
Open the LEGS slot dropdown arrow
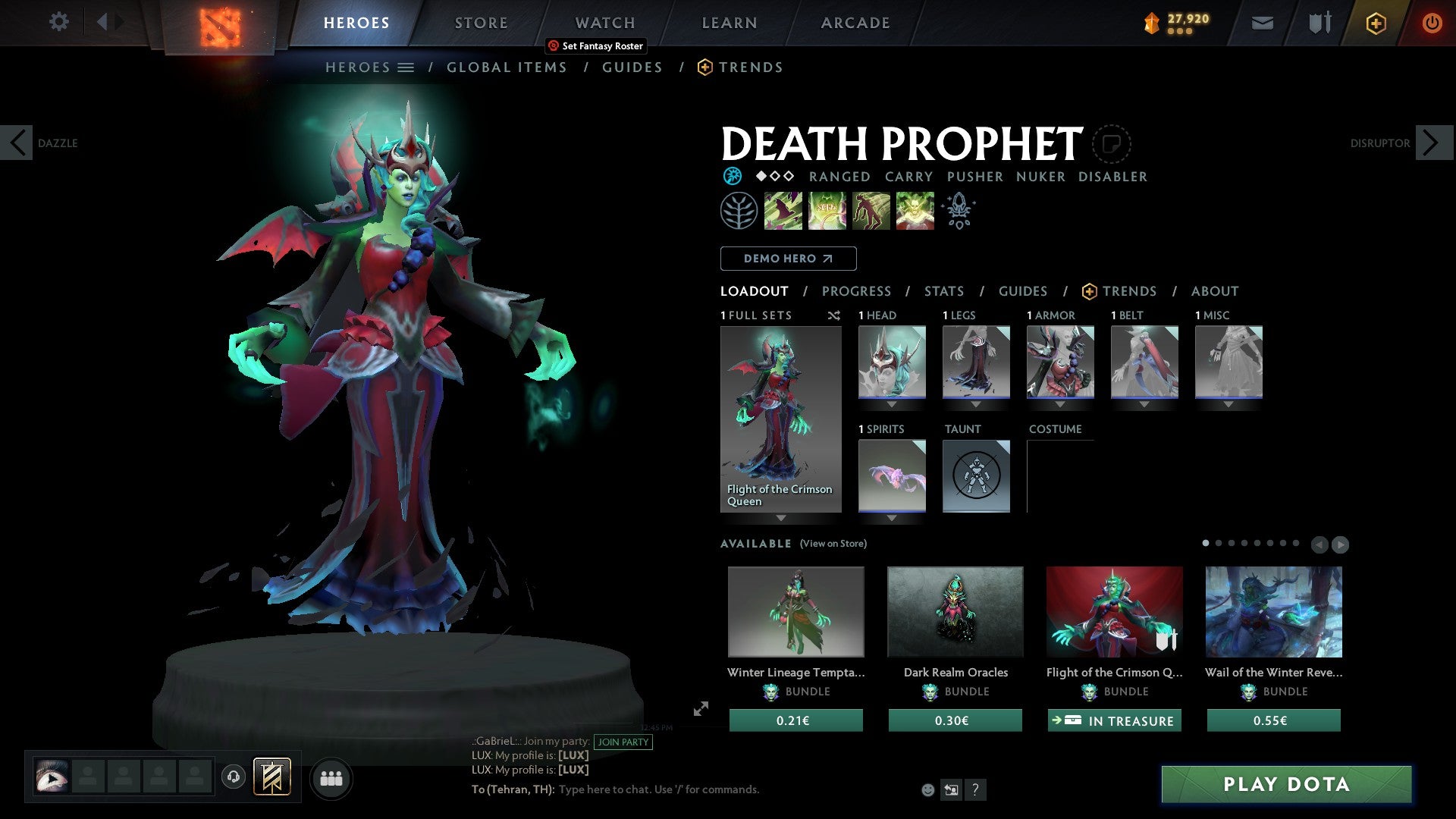click(977, 404)
